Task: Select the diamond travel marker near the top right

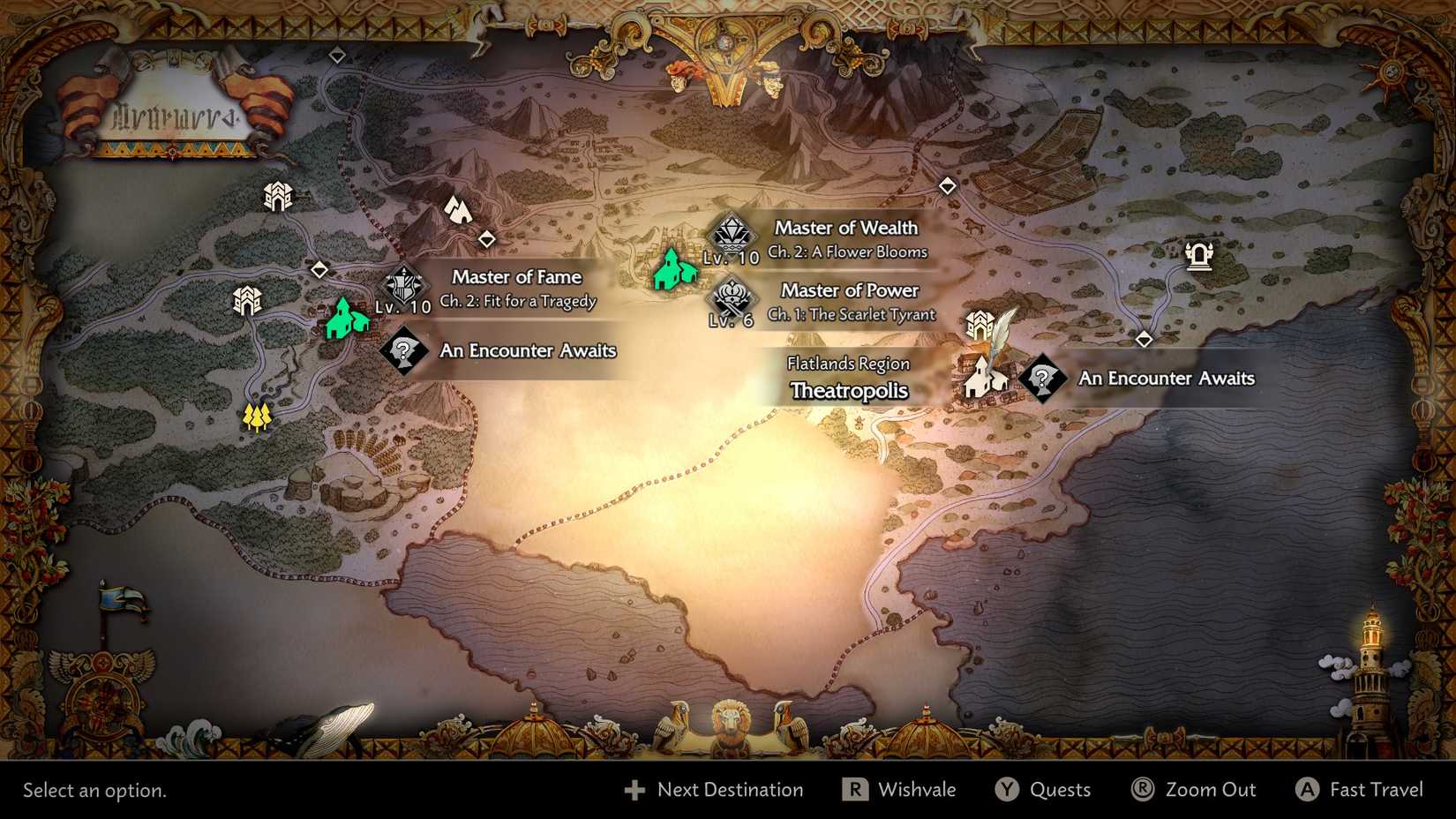Action: coord(946,186)
